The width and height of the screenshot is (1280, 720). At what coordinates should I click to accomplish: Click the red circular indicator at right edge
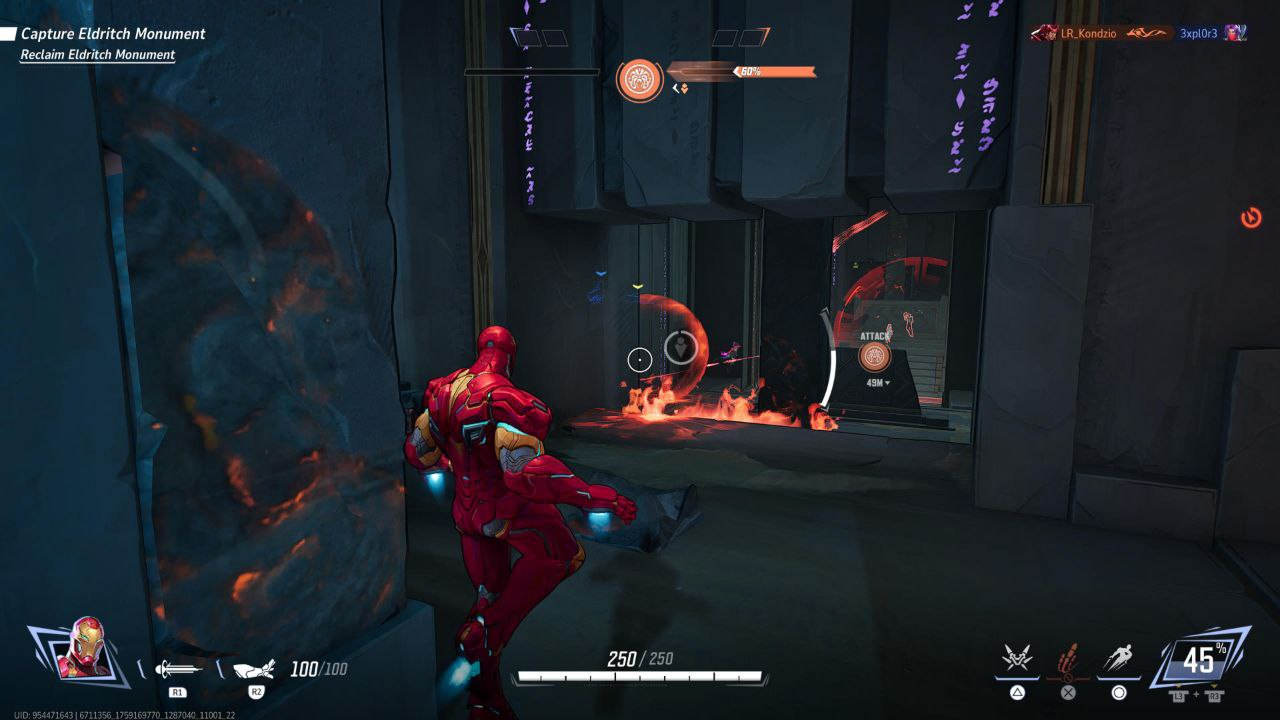tap(1250, 217)
